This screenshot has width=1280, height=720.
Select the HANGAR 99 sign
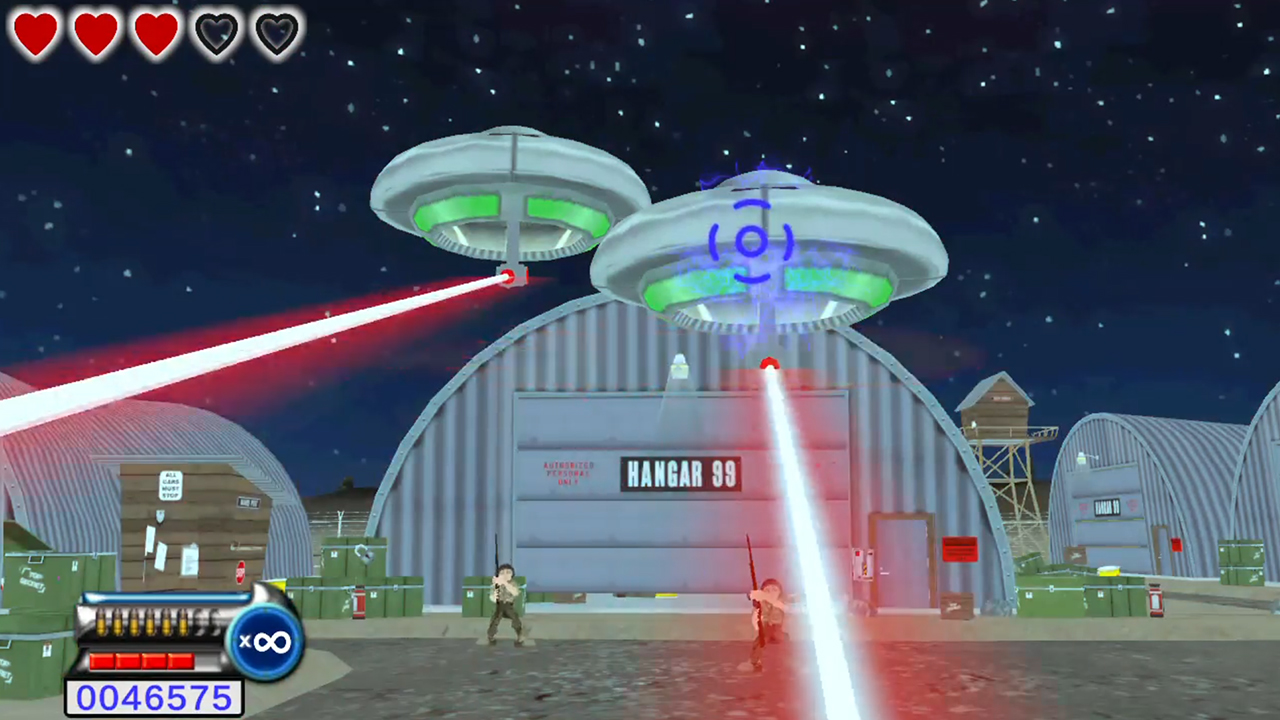(x=683, y=474)
